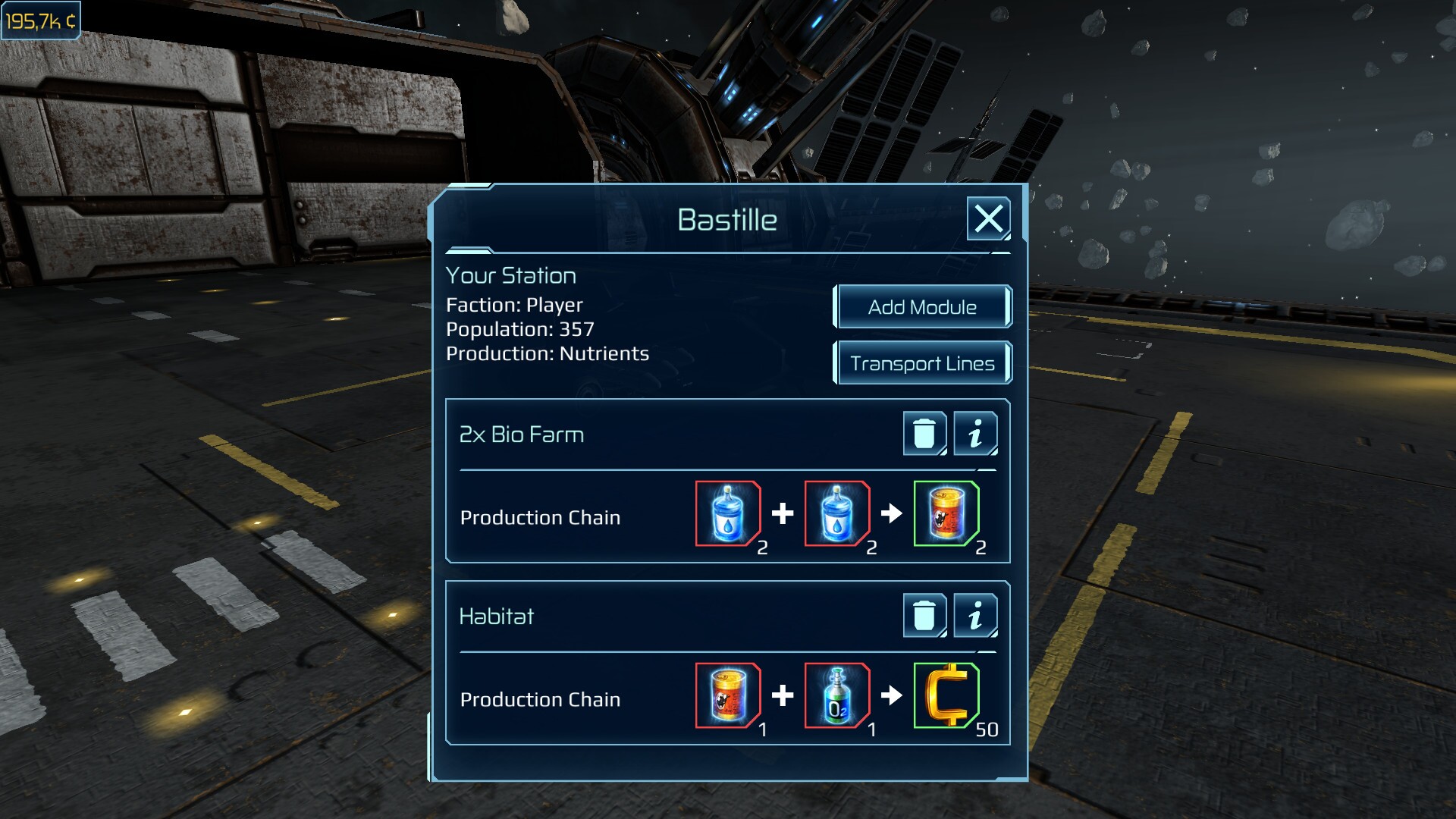Click the trash icon to delete Bio Farm
Image resolution: width=1456 pixels, height=819 pixels.
[x=924, y=434]
